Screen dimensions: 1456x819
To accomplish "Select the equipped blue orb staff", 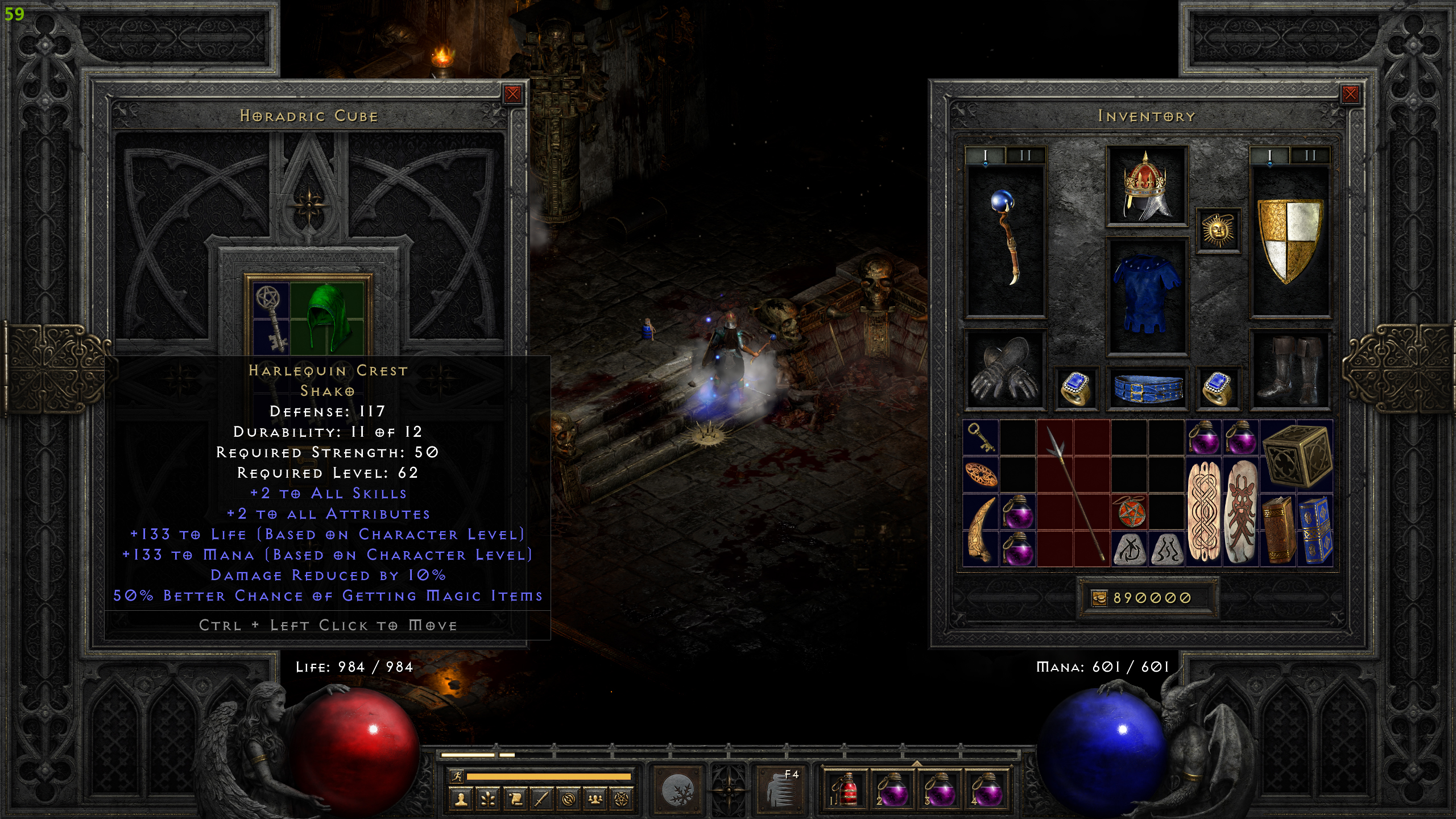I will (1006, 239).
